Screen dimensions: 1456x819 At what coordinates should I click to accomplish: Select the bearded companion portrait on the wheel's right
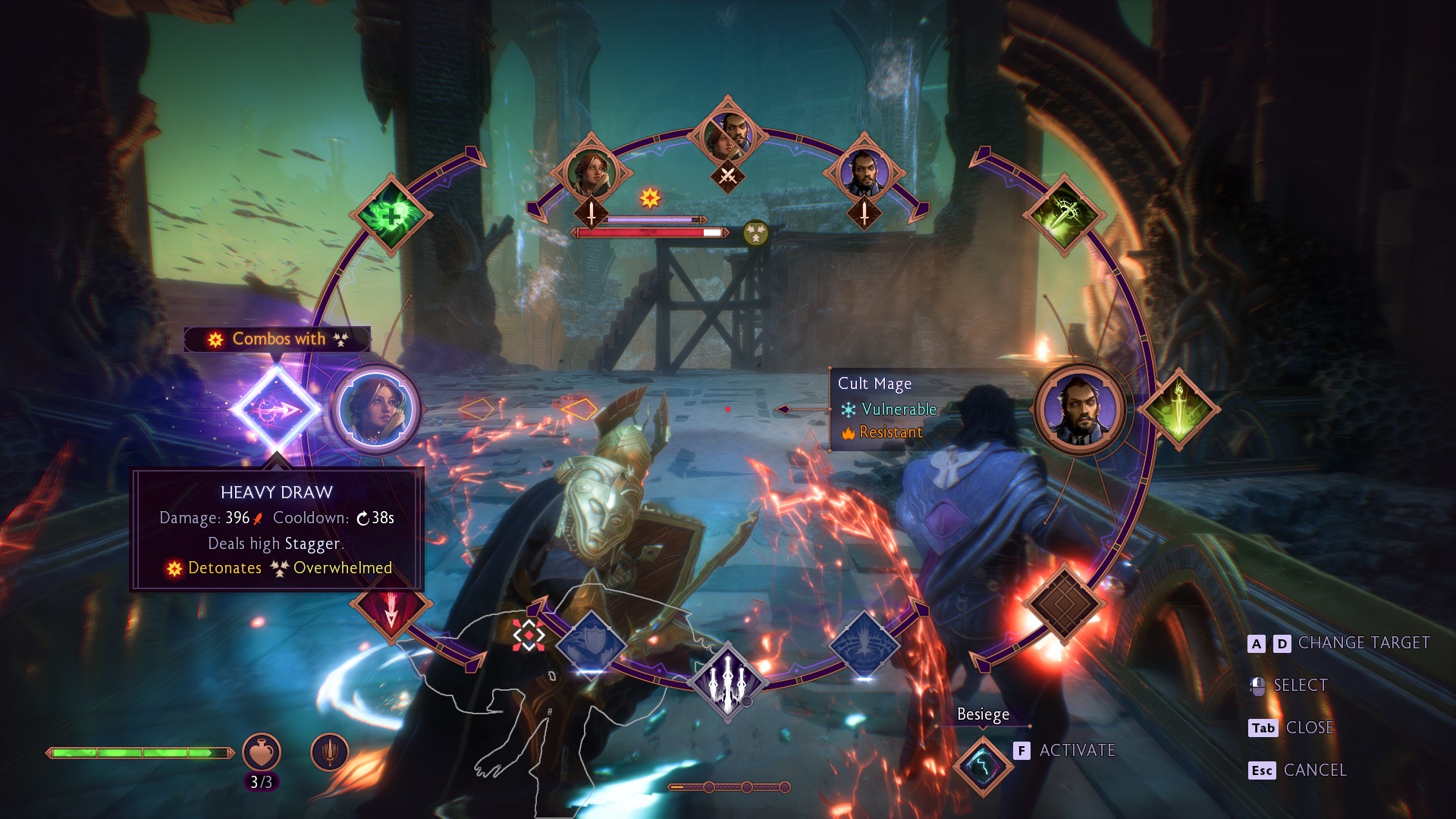point(1079,409)
